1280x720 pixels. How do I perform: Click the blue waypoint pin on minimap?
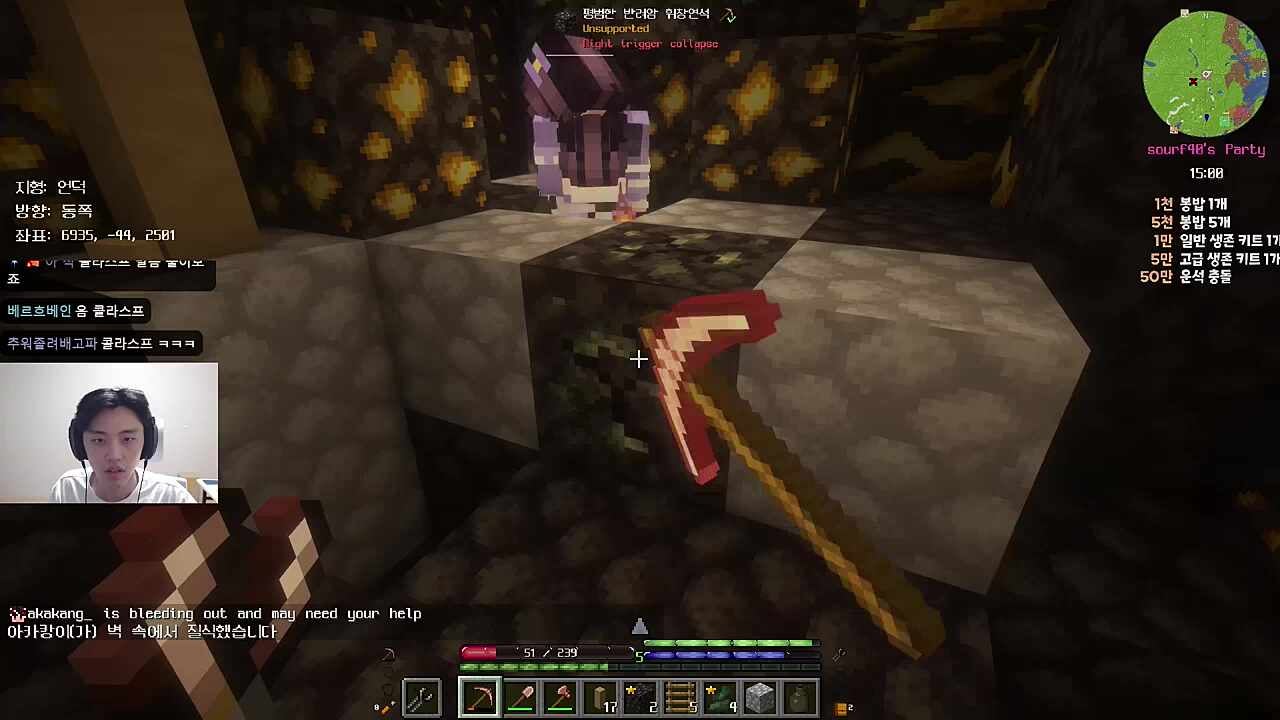click(x=1207, y=118)
